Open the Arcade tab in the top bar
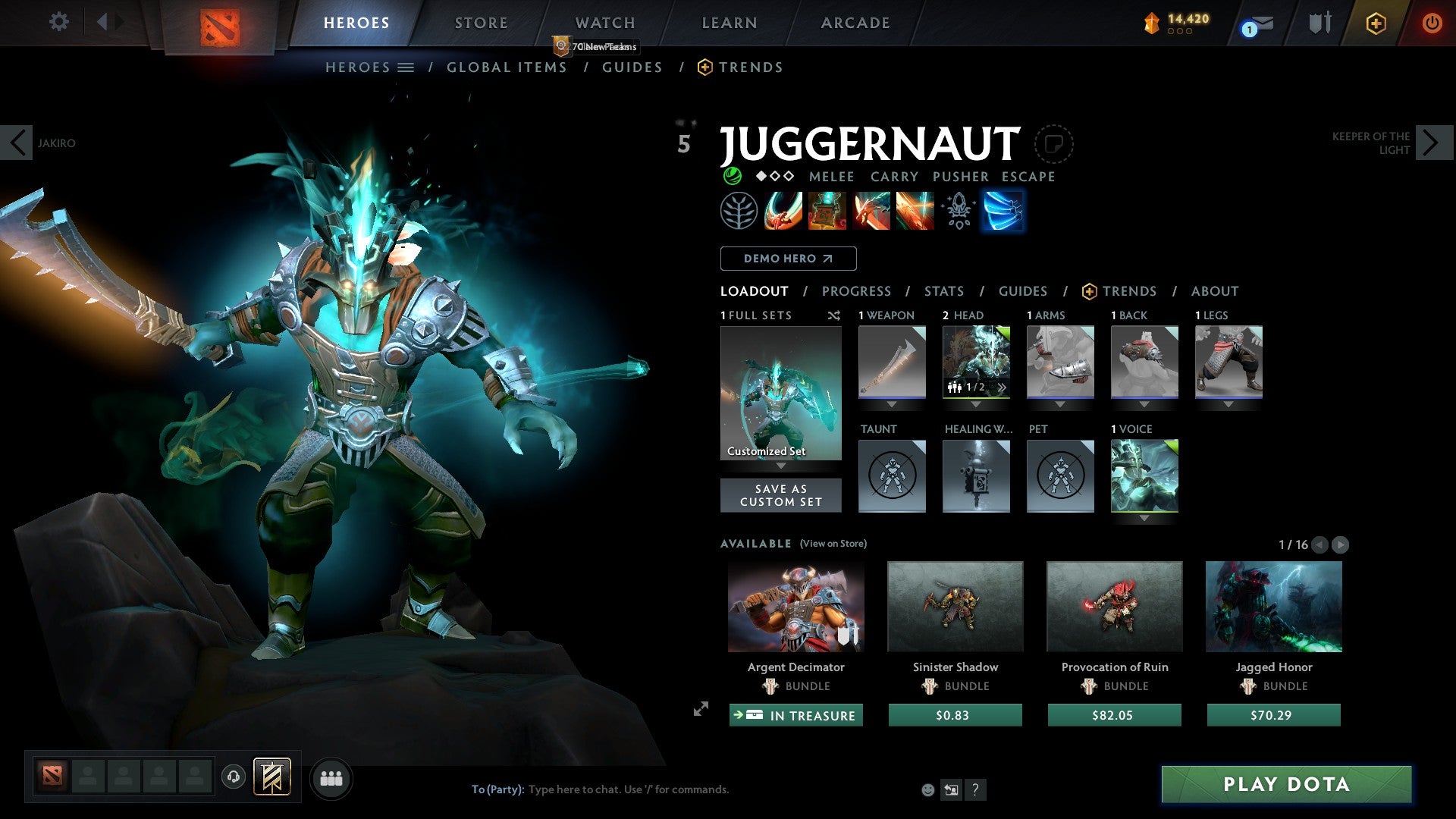 (855, 22)
